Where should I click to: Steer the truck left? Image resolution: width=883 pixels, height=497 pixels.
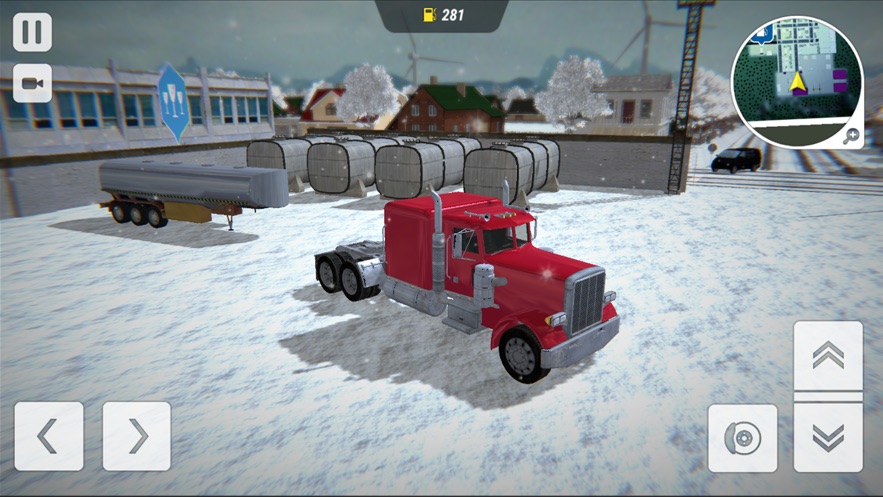click(49, 436)
